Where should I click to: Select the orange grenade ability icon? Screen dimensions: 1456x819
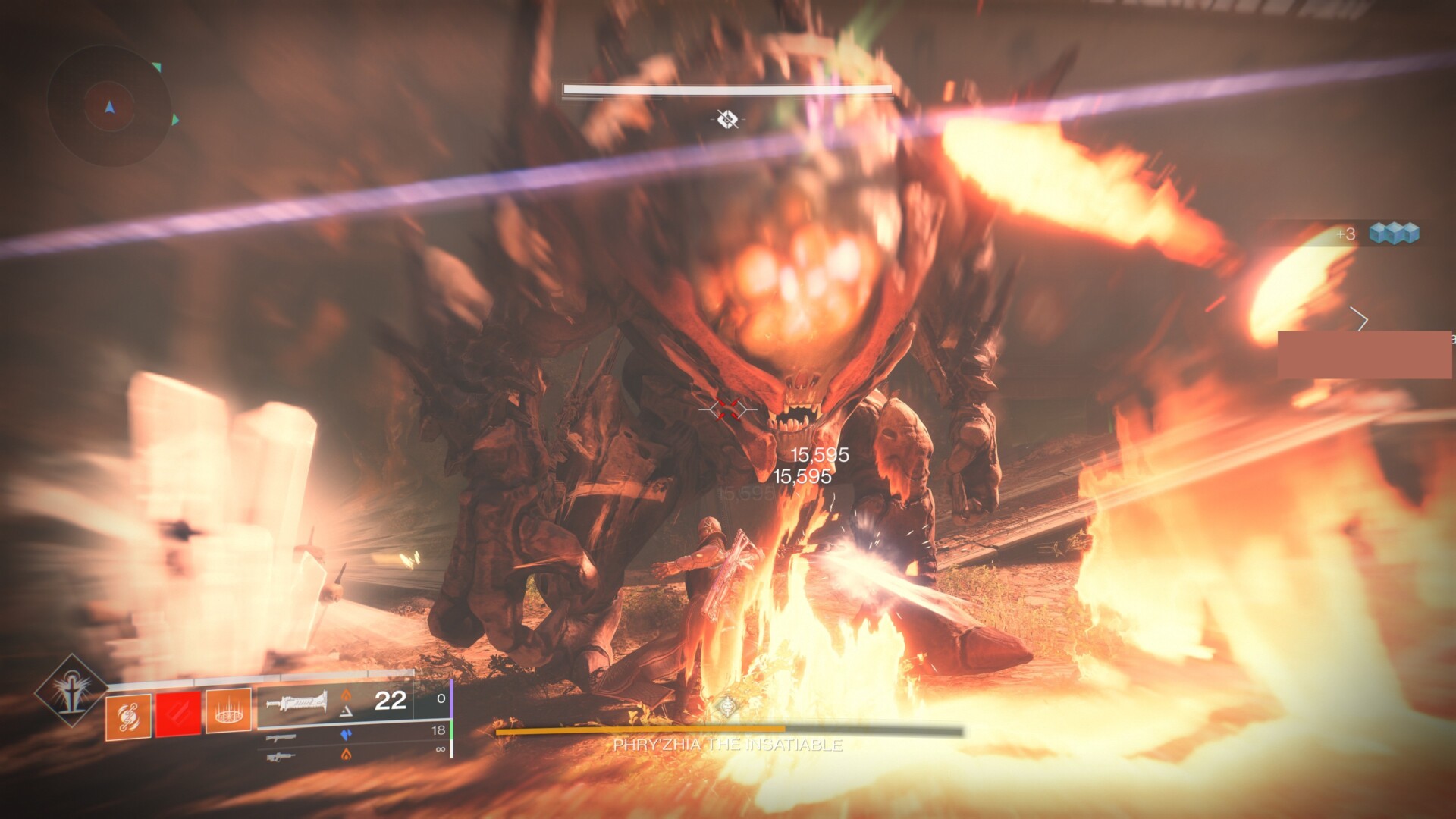tap(128, 714)
